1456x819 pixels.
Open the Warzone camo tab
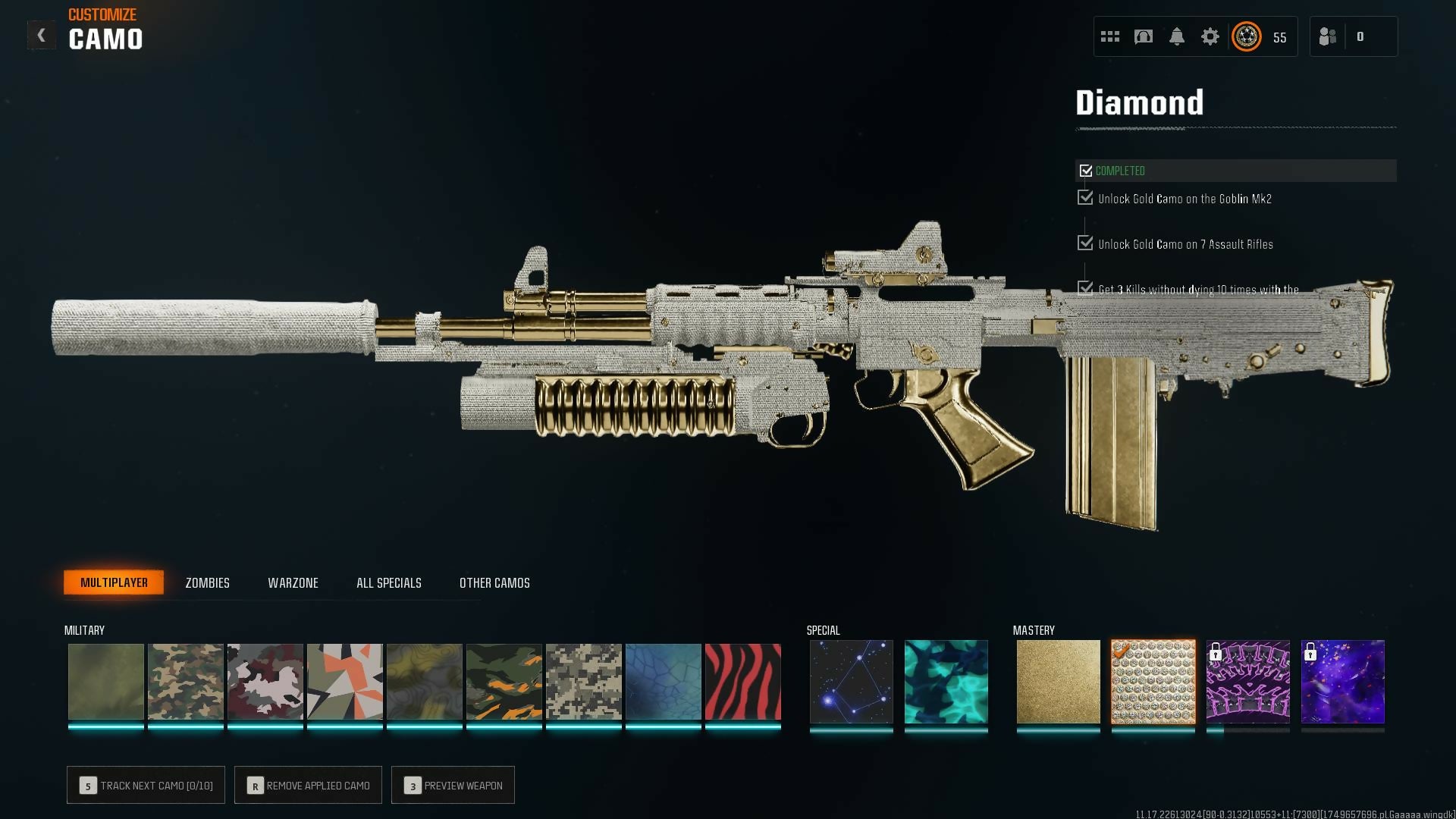(x=293, y=583)
